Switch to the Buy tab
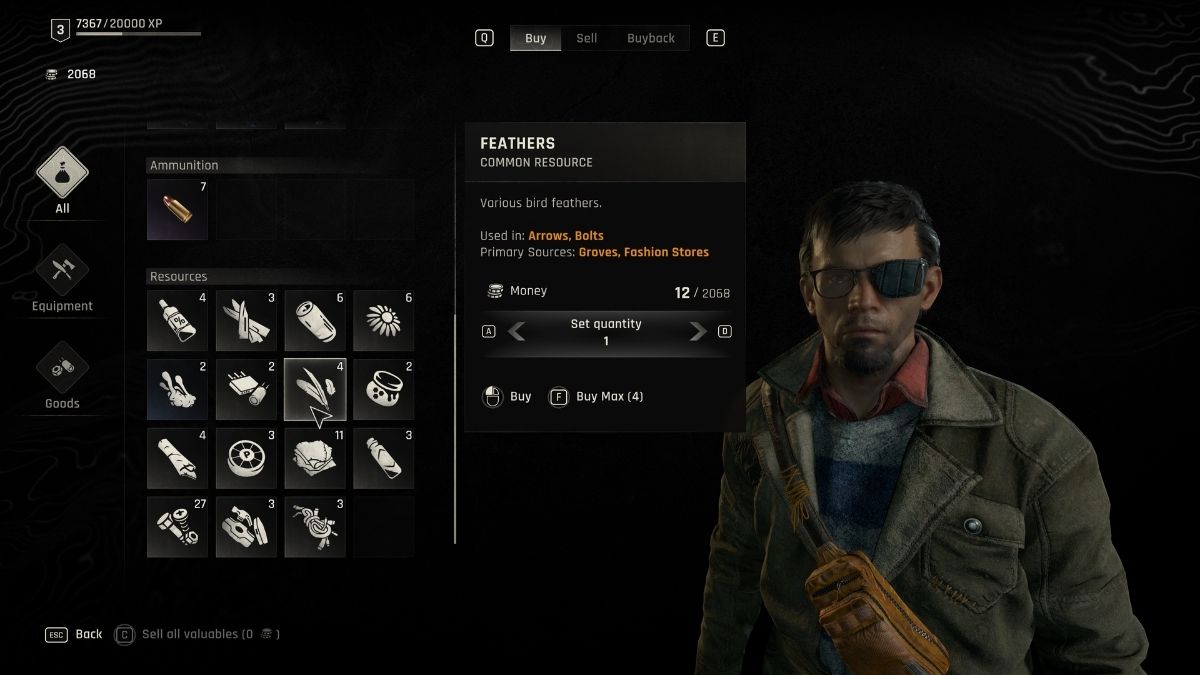Viewport: 1200px width, 675px height. pos(536,38)
